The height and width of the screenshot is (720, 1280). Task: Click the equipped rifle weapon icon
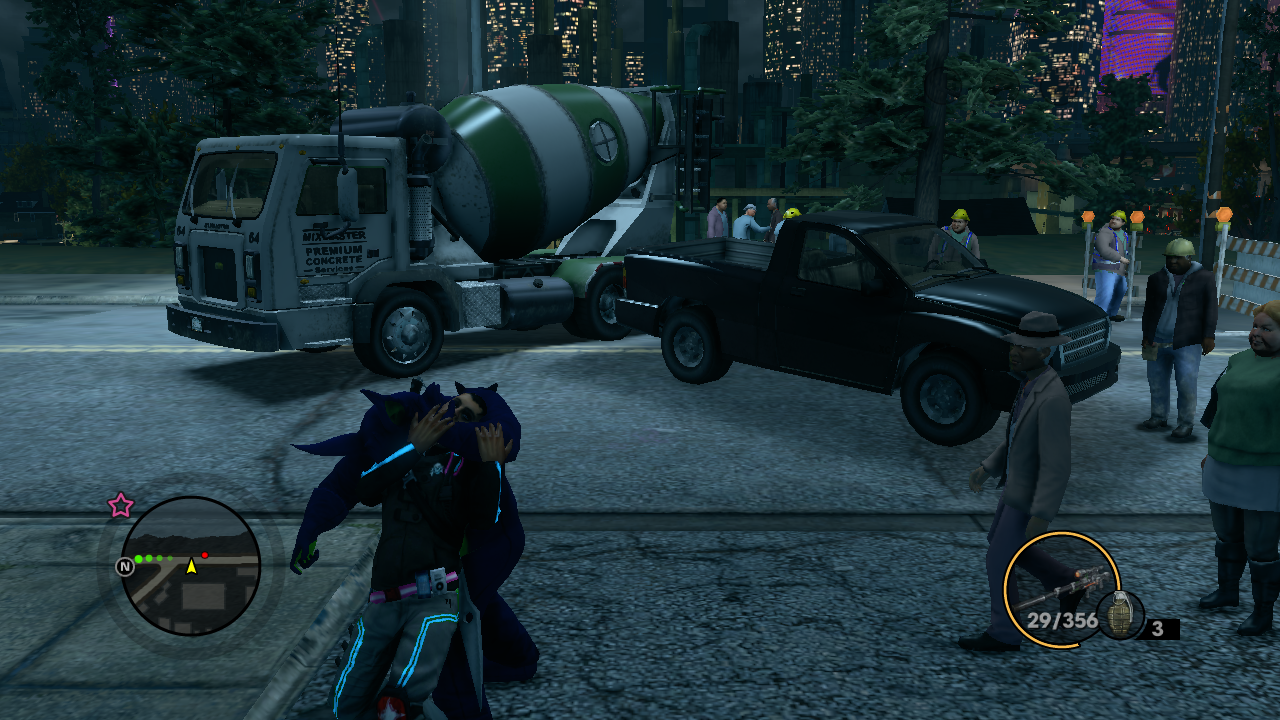[1061, 589]
